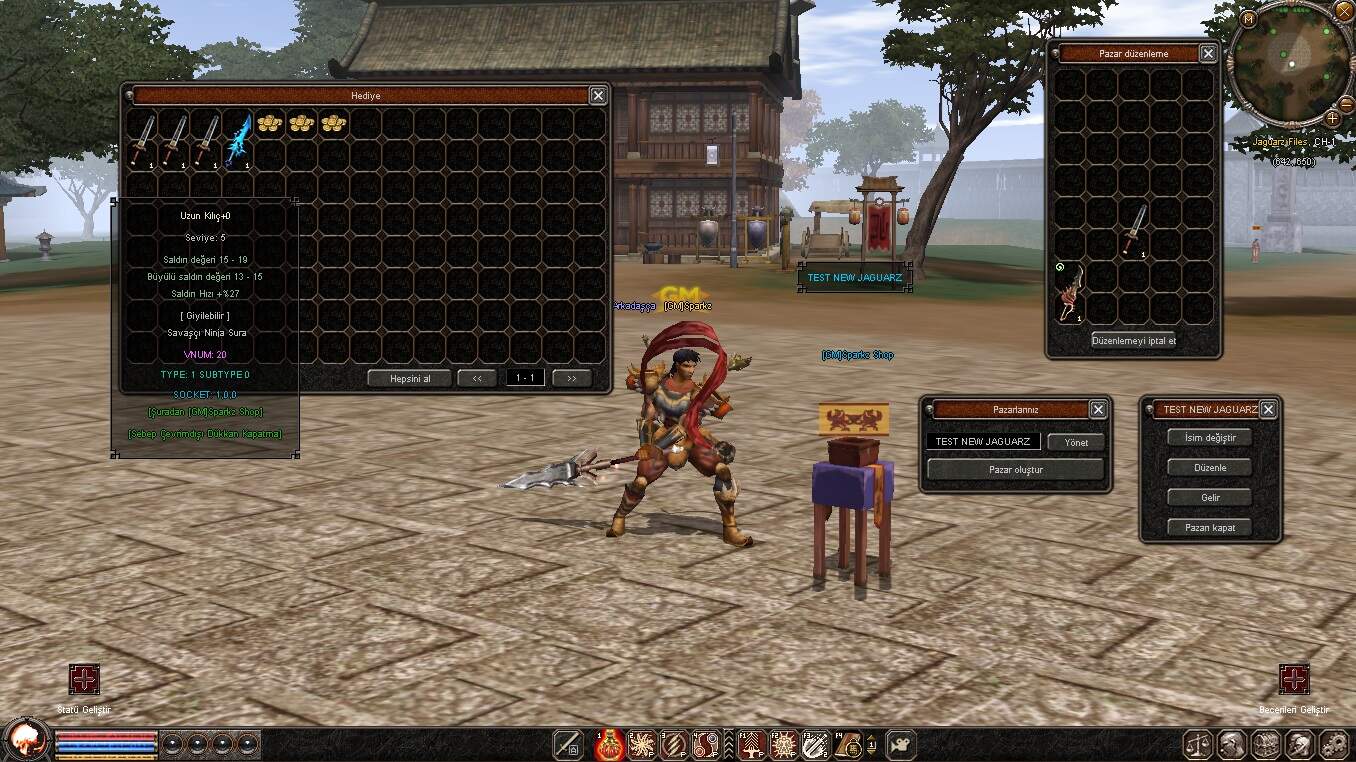Click the 'Yönet' manage button
Screen dimensions: 1356x762
tap(1076, 442)
